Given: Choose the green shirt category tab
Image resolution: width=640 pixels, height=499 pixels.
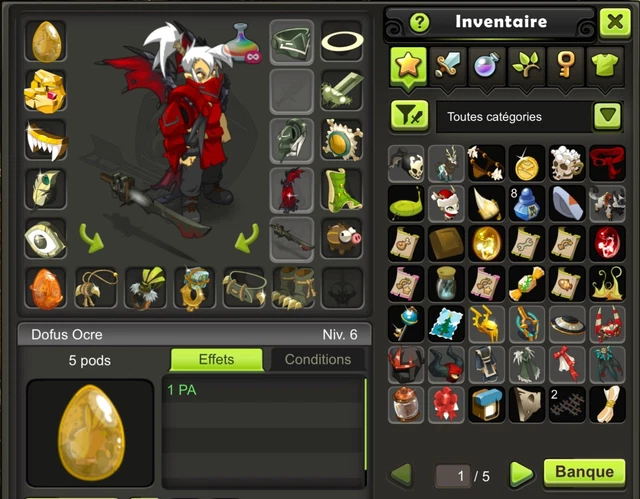Looking at the screenshot, I should [604, 65].
